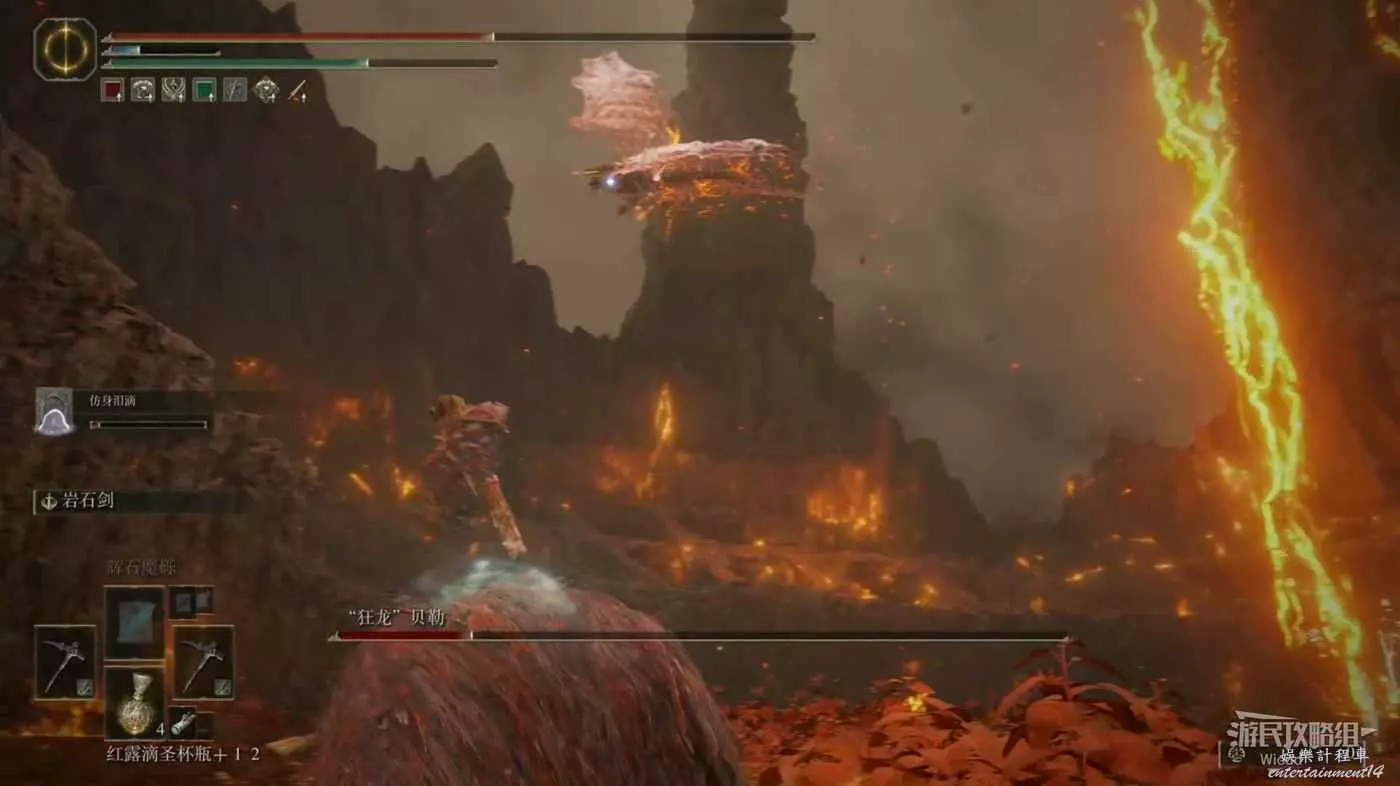Select the small pouch item beside the flask
This screenshot has height=786, width=1400.
click(x=183, y=722)
